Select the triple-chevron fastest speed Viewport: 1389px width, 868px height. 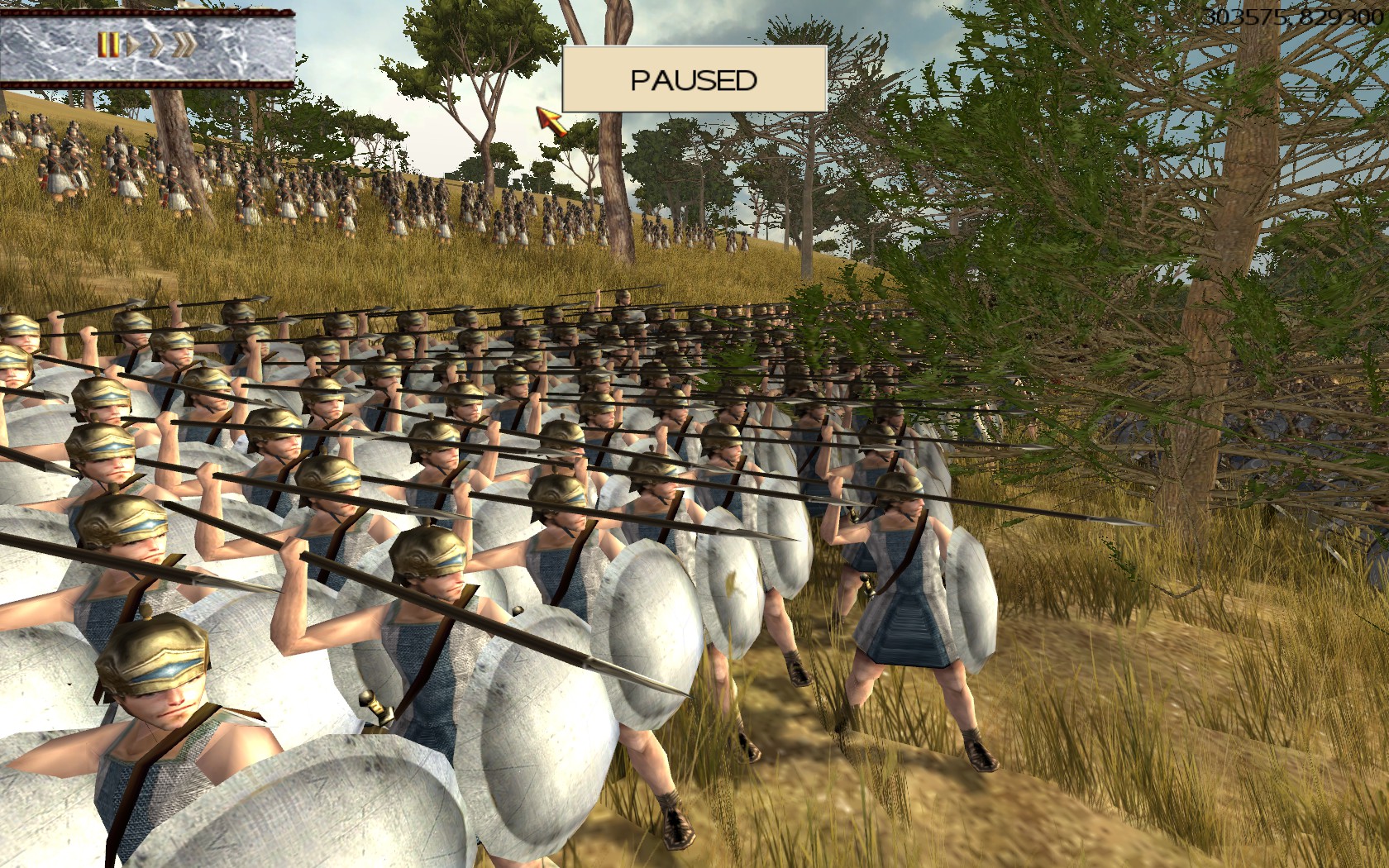[x=184, y=45]
